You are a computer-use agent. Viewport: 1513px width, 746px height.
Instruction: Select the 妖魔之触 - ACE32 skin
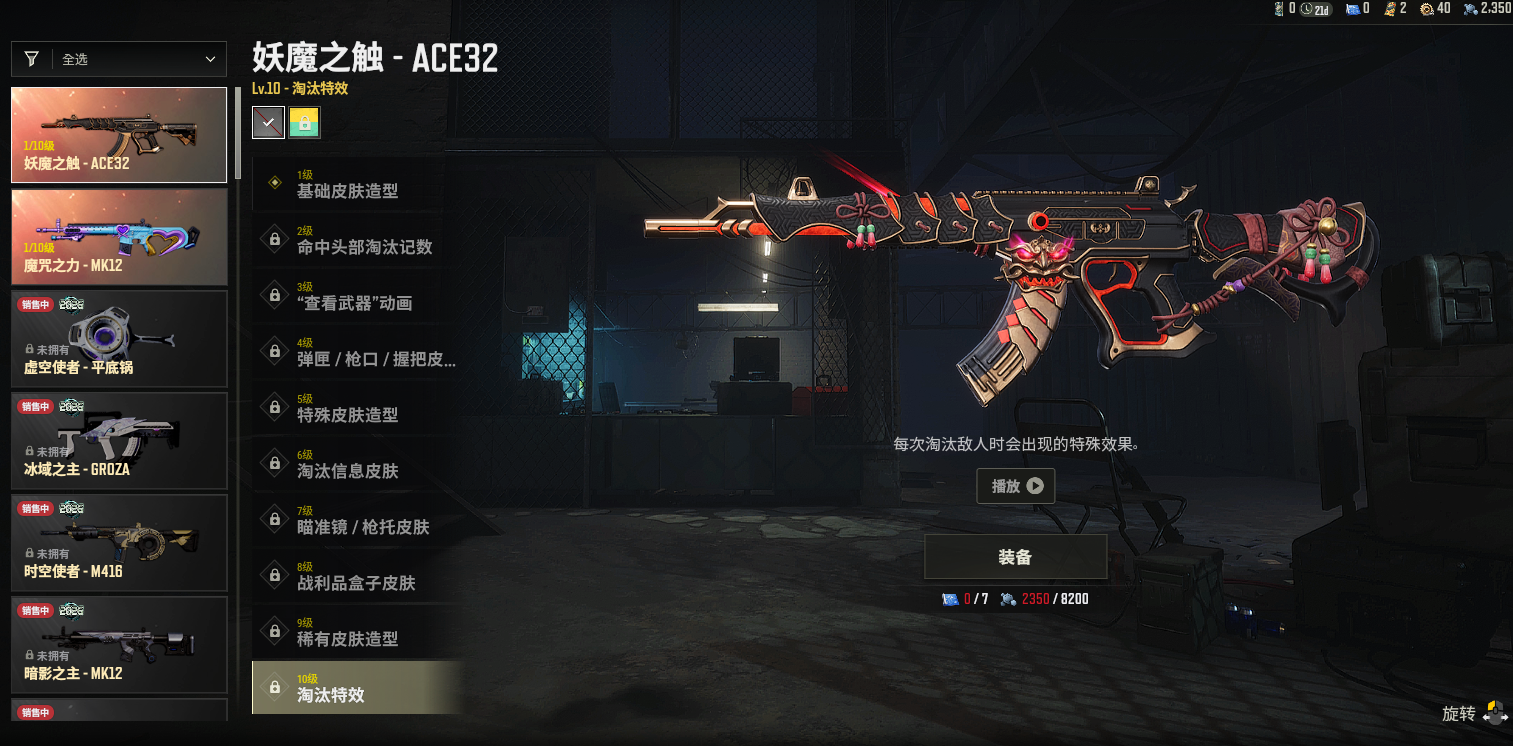(119, 135)
